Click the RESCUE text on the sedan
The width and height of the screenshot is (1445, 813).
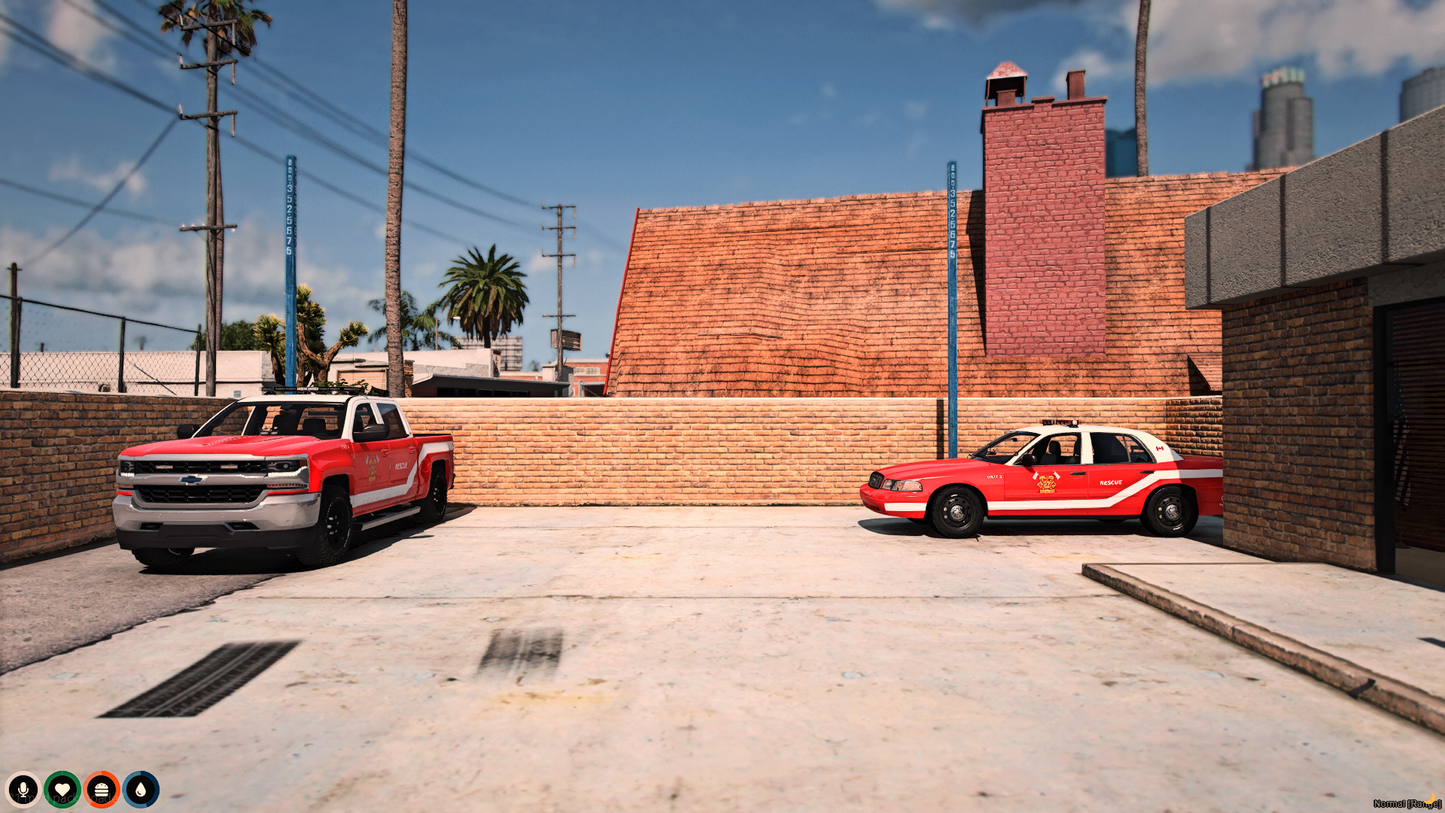click(x=1111, y=482)
